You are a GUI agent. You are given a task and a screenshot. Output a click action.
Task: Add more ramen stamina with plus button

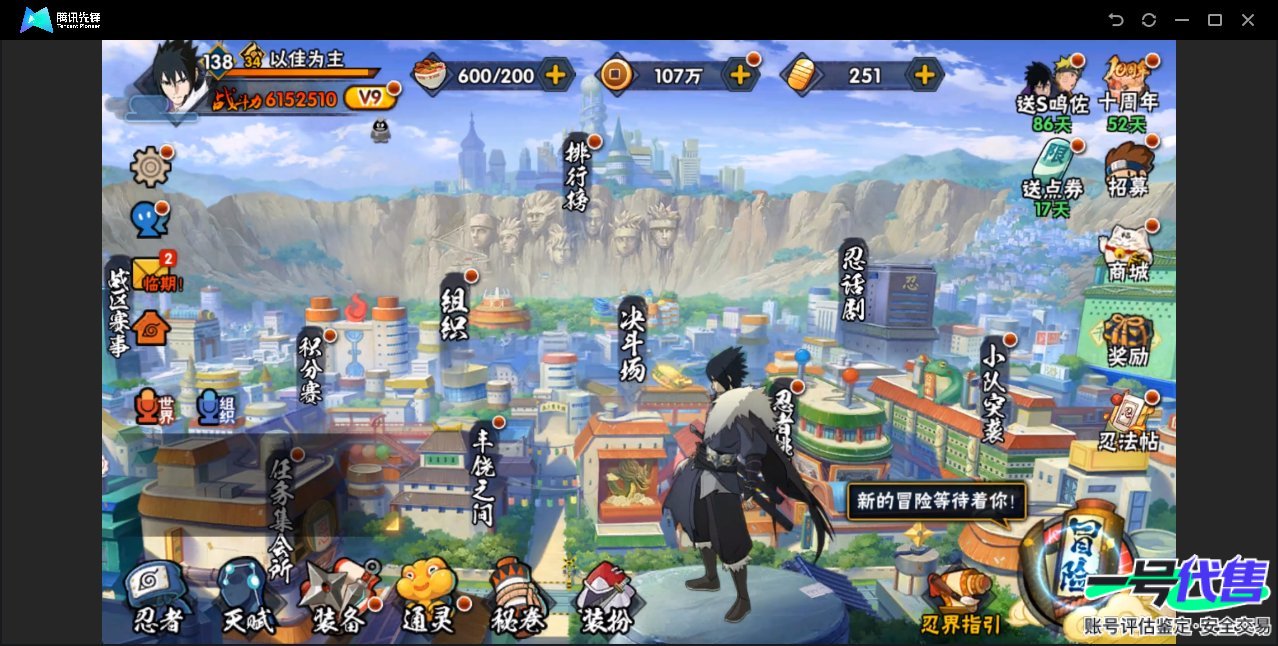(x=555, y=75)
